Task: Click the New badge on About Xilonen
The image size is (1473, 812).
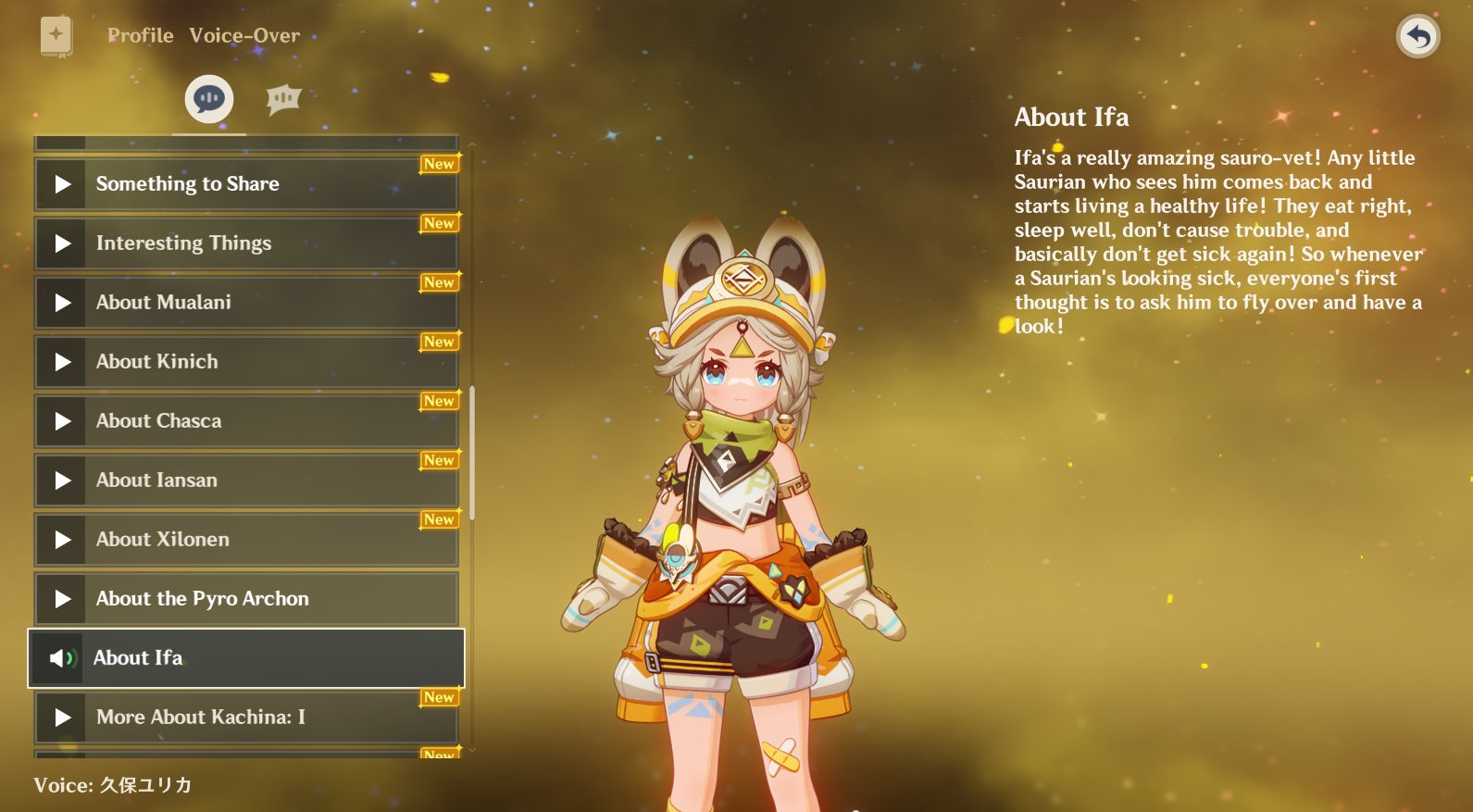Action: coord(439,519)
